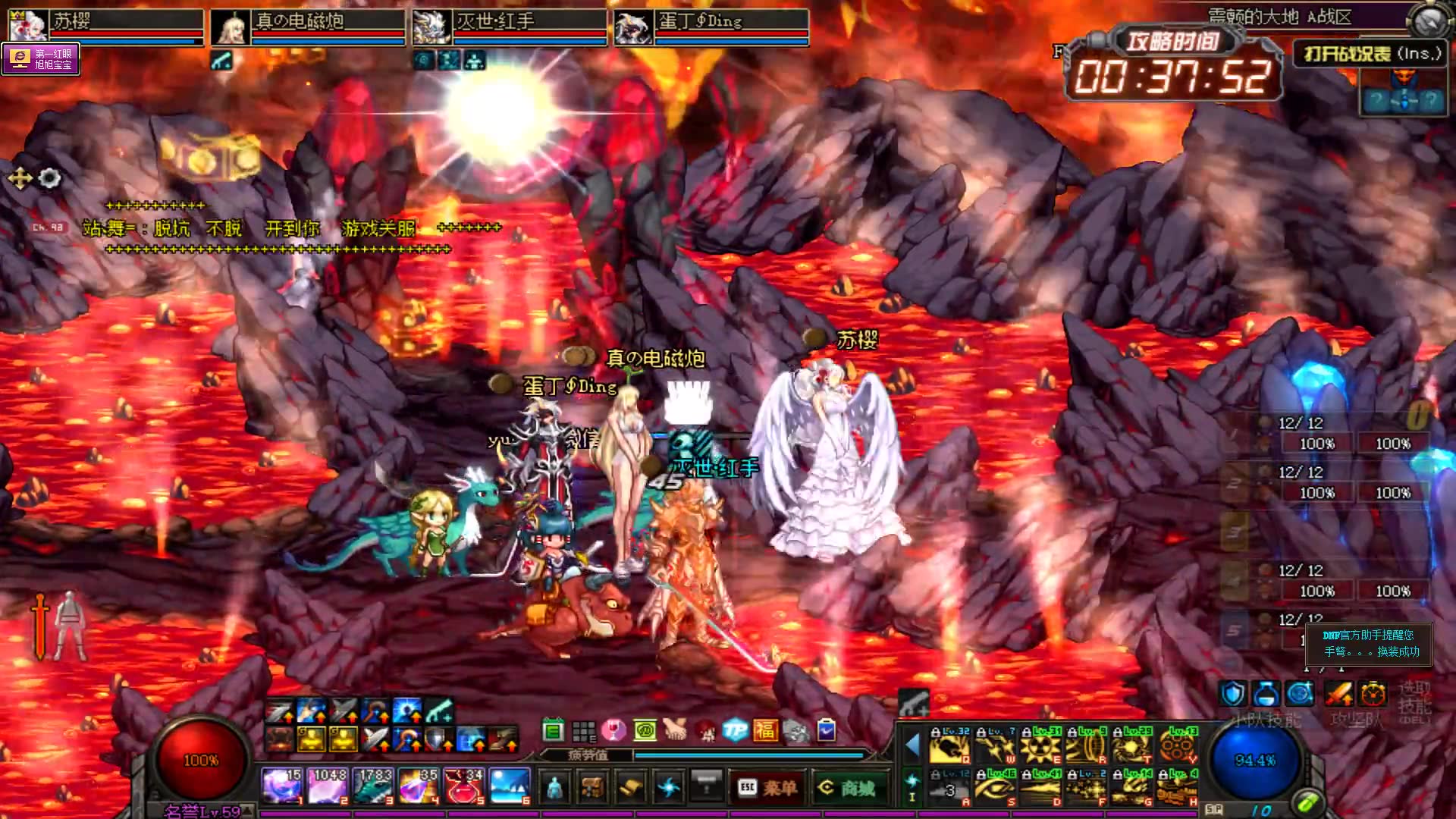
Task: Activate the radiation sun skill on E
Action: [x=1040, y=745]
